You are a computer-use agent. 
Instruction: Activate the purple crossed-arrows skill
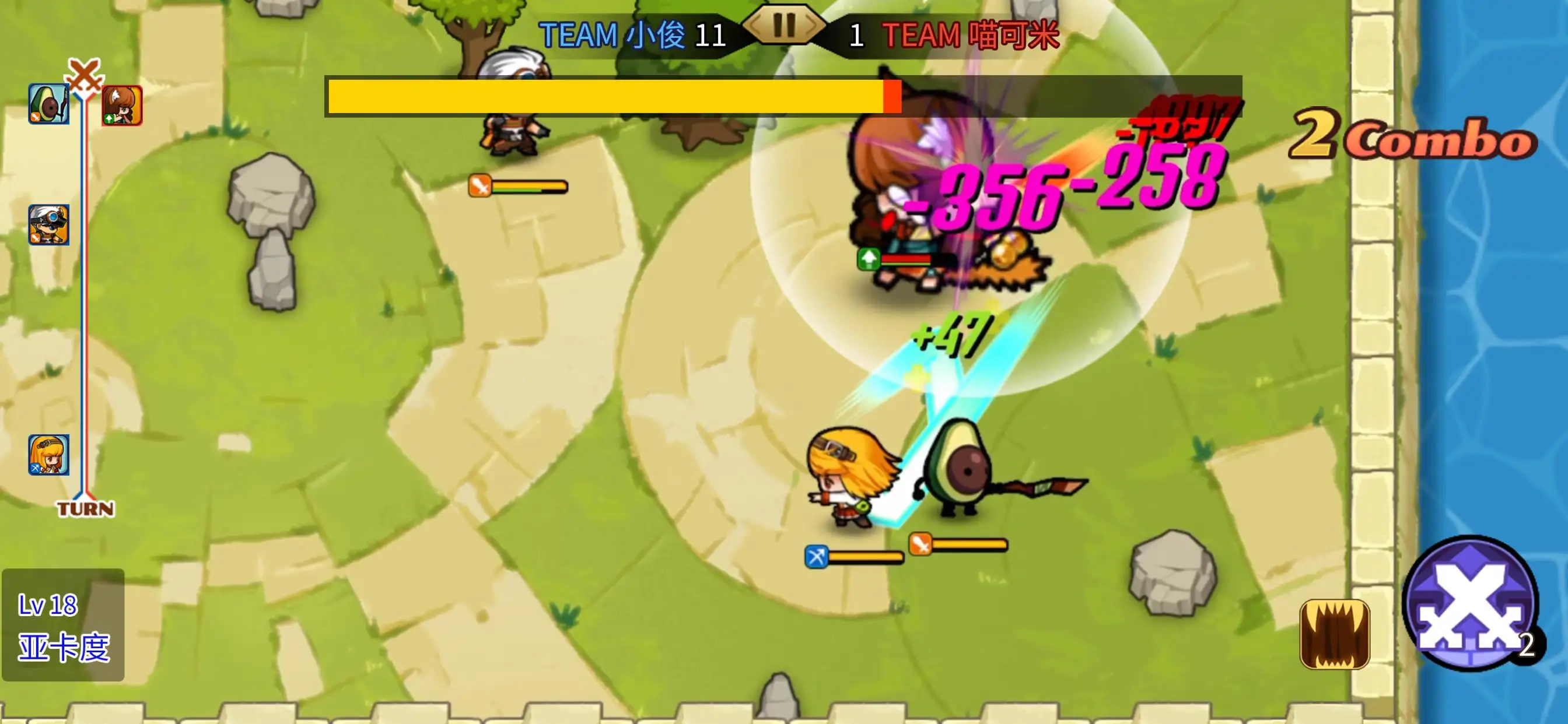pos(1469,603)
